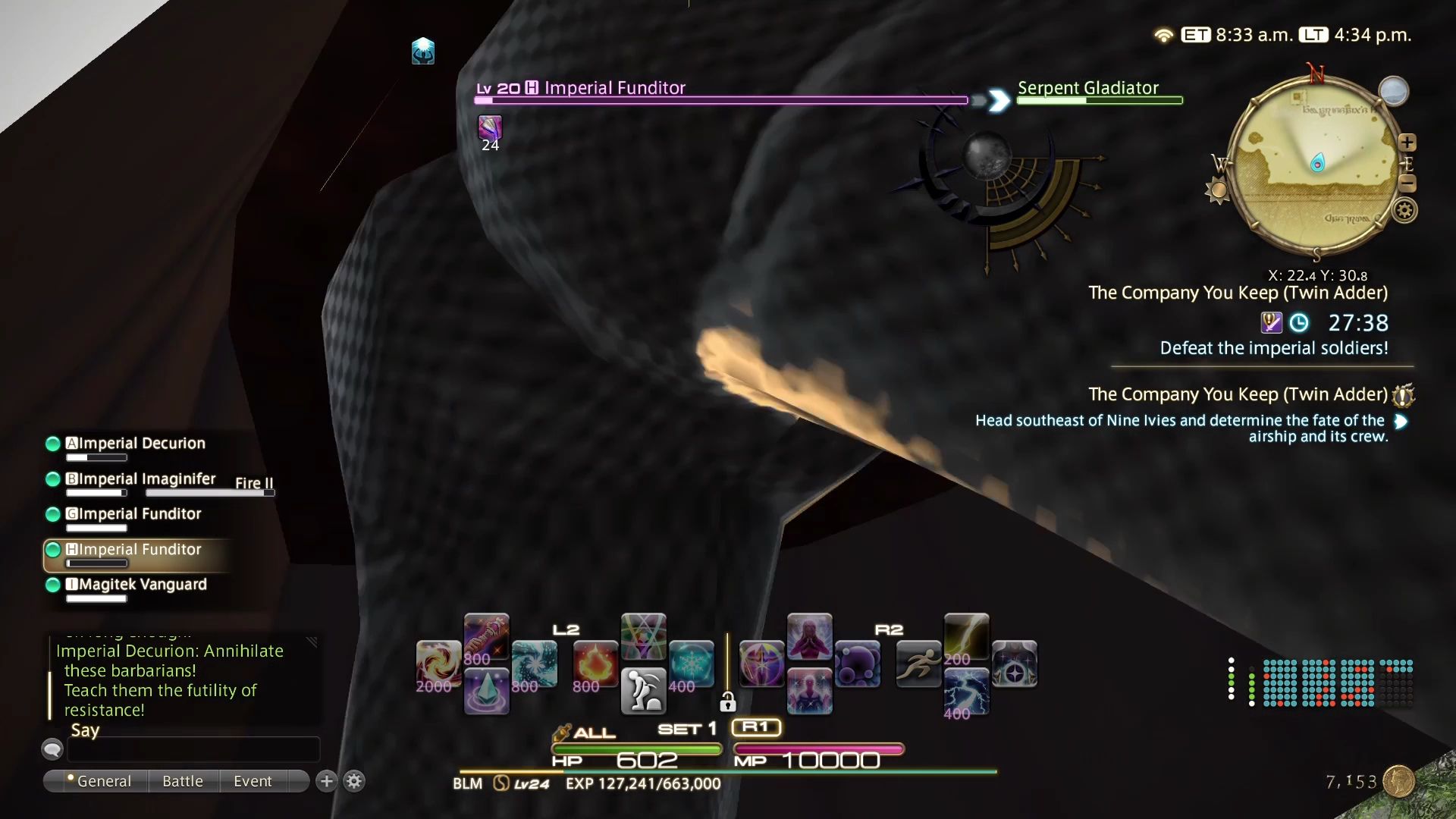1456x819 pixels.
Task: Switch to the Battle chat tab
Action: [183, 781]
